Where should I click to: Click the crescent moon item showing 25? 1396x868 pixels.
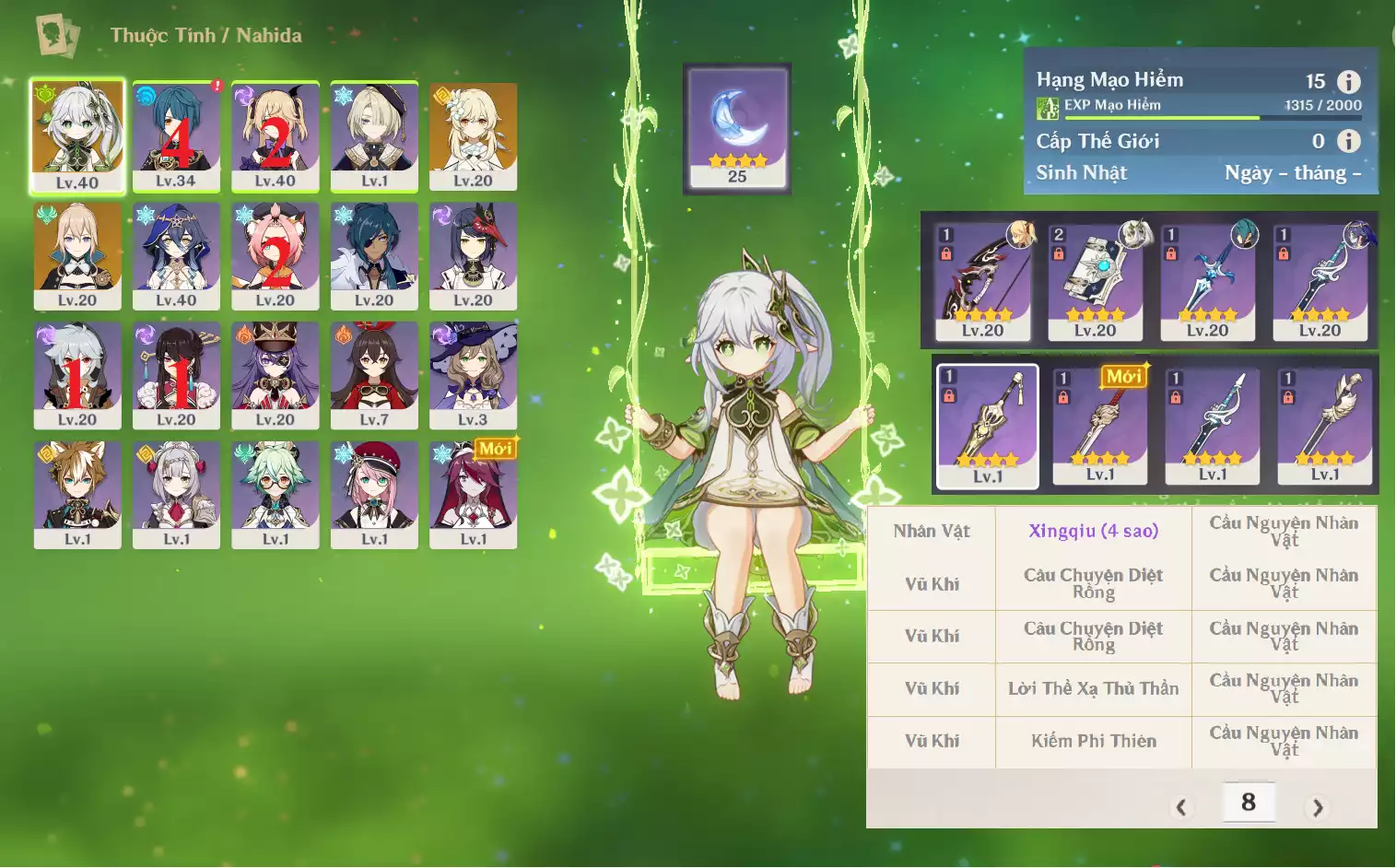[737, 128]
